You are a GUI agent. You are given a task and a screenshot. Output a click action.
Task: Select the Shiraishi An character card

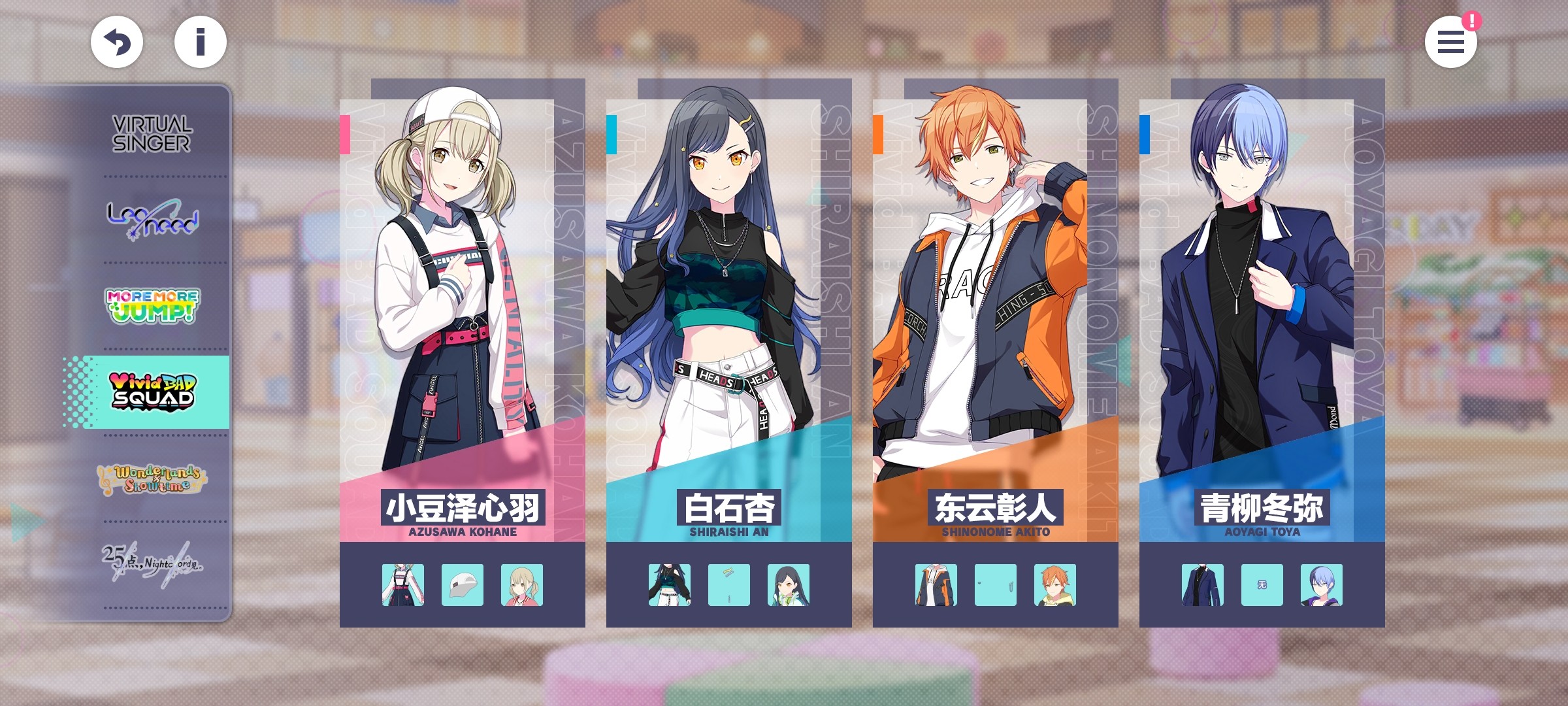pyautogui.click(x=729, y=294)
